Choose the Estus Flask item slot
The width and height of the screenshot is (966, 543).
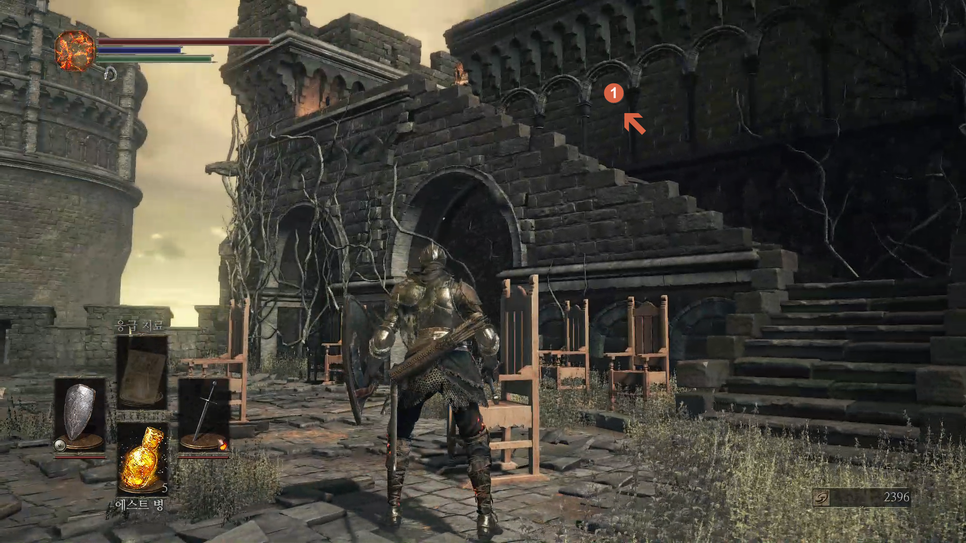[142, 459]
